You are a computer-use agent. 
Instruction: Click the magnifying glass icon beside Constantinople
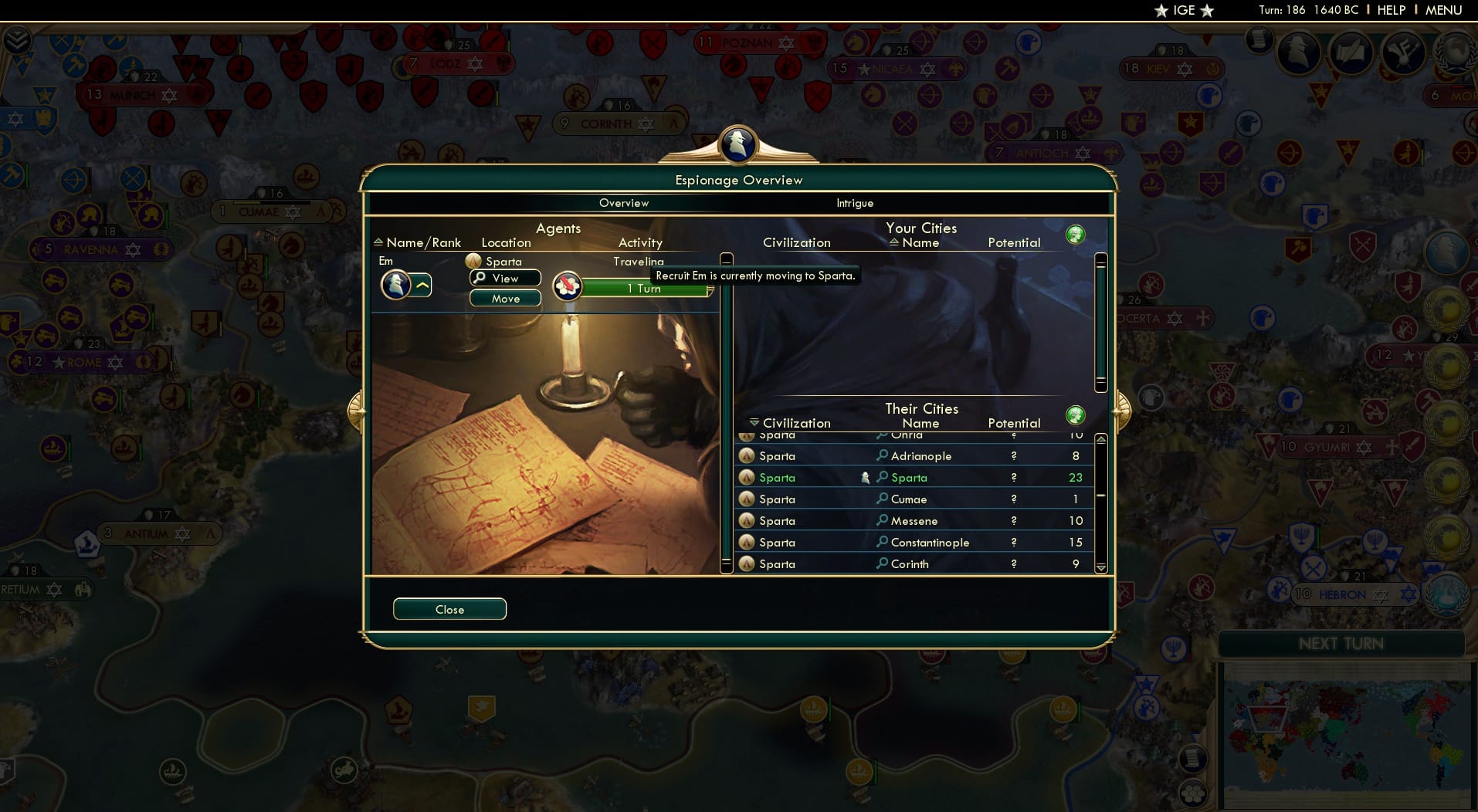tap(883, 542)
